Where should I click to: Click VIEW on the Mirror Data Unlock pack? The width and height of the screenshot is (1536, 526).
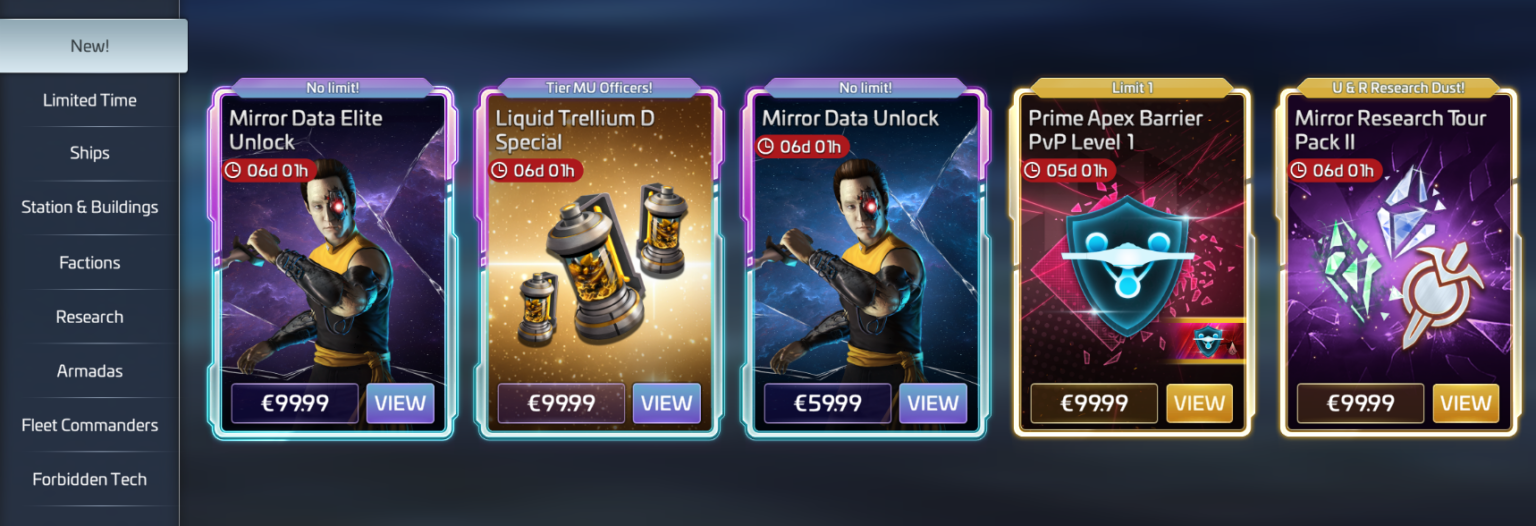click(x=933, y=403)
